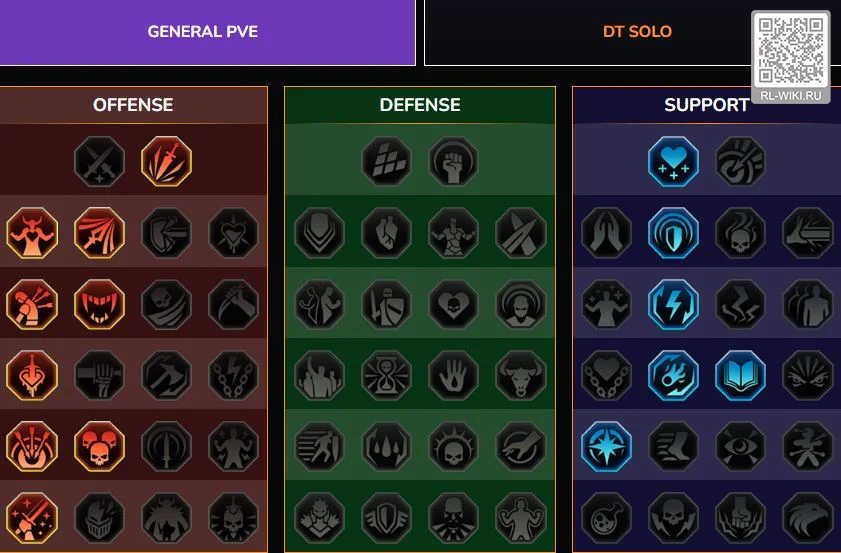Switch to the GENERAL PVE tab
841x553 pixels.
[x=203, y=32]
